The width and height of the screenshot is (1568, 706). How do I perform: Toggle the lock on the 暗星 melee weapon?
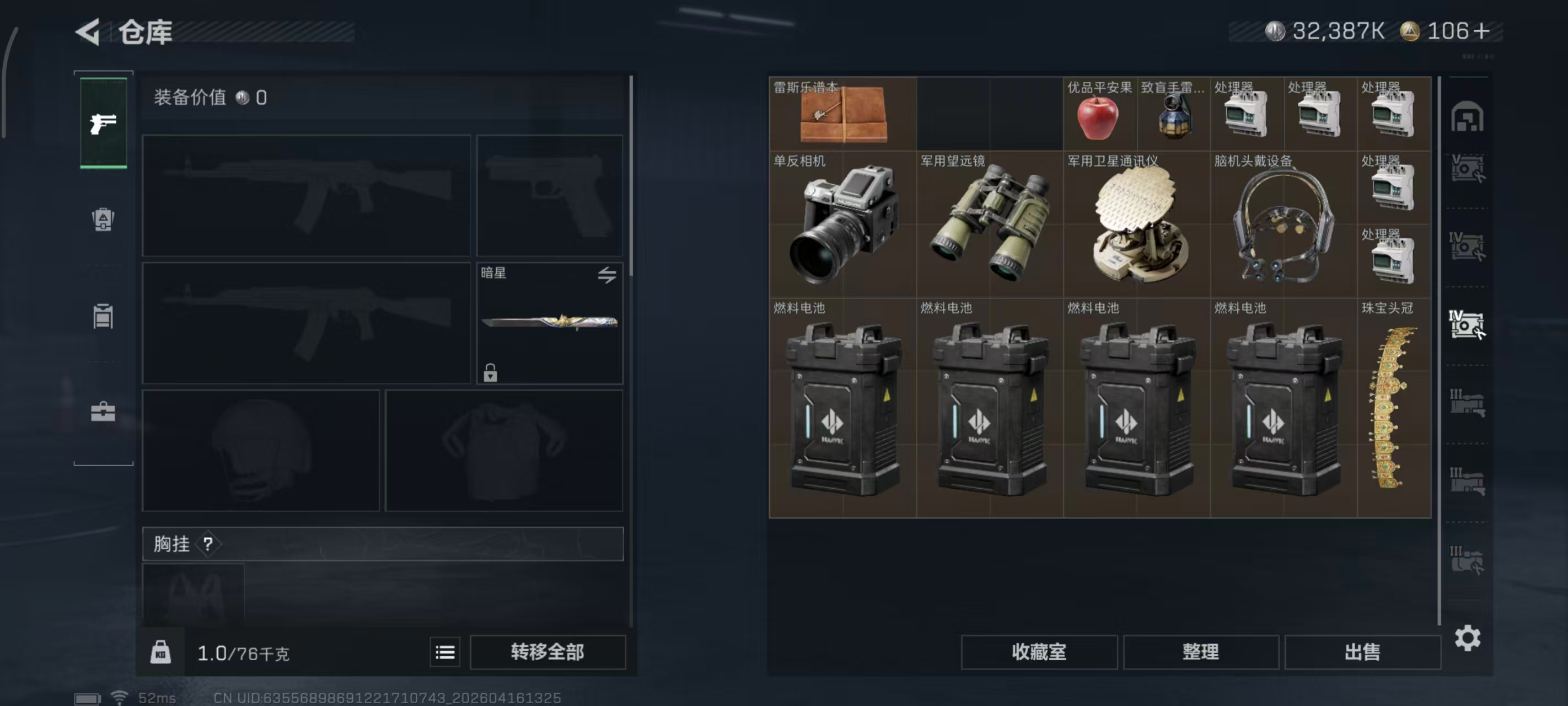click(x=491, y=373)
